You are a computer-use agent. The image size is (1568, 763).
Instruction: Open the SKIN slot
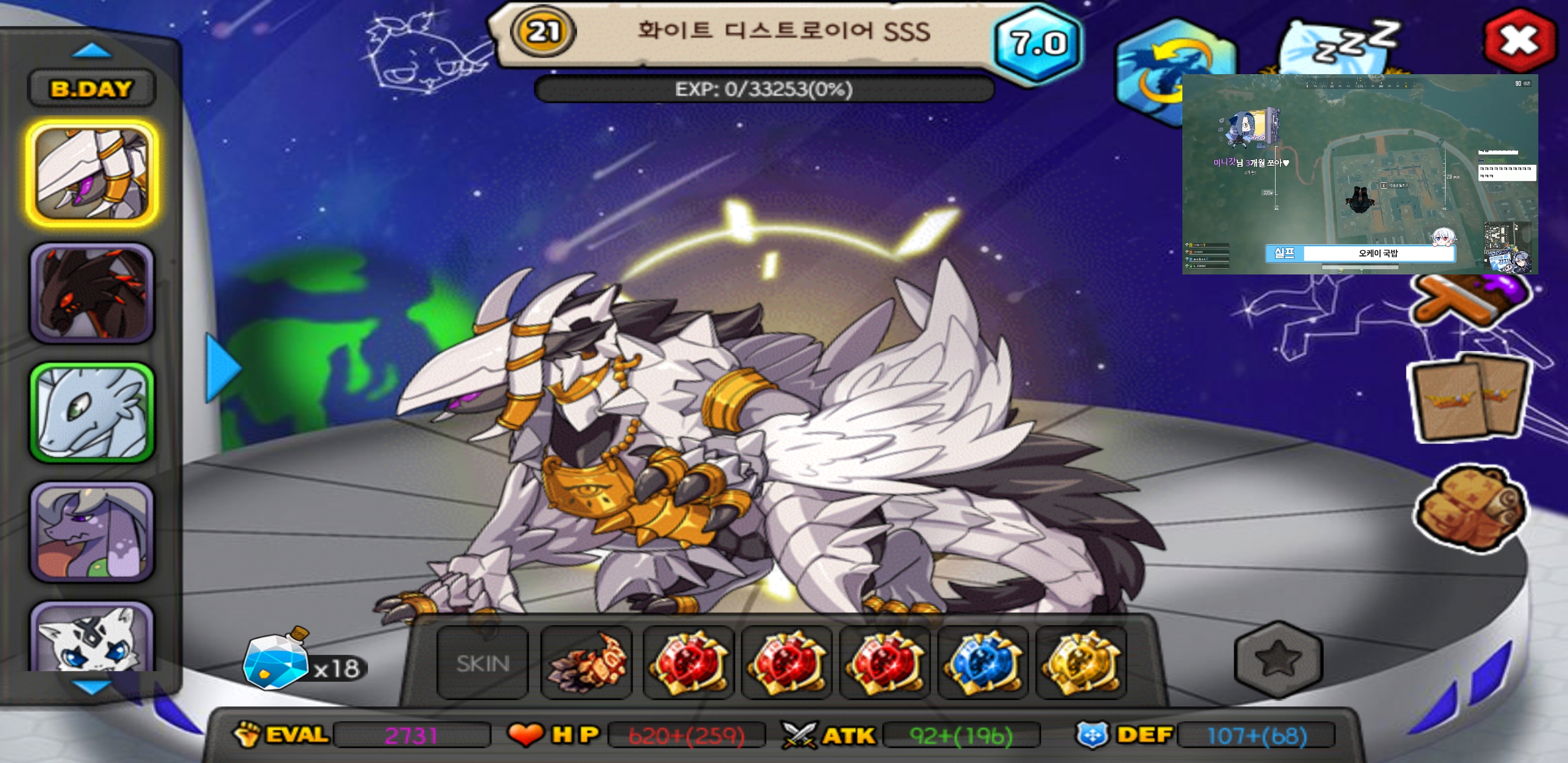483,662
